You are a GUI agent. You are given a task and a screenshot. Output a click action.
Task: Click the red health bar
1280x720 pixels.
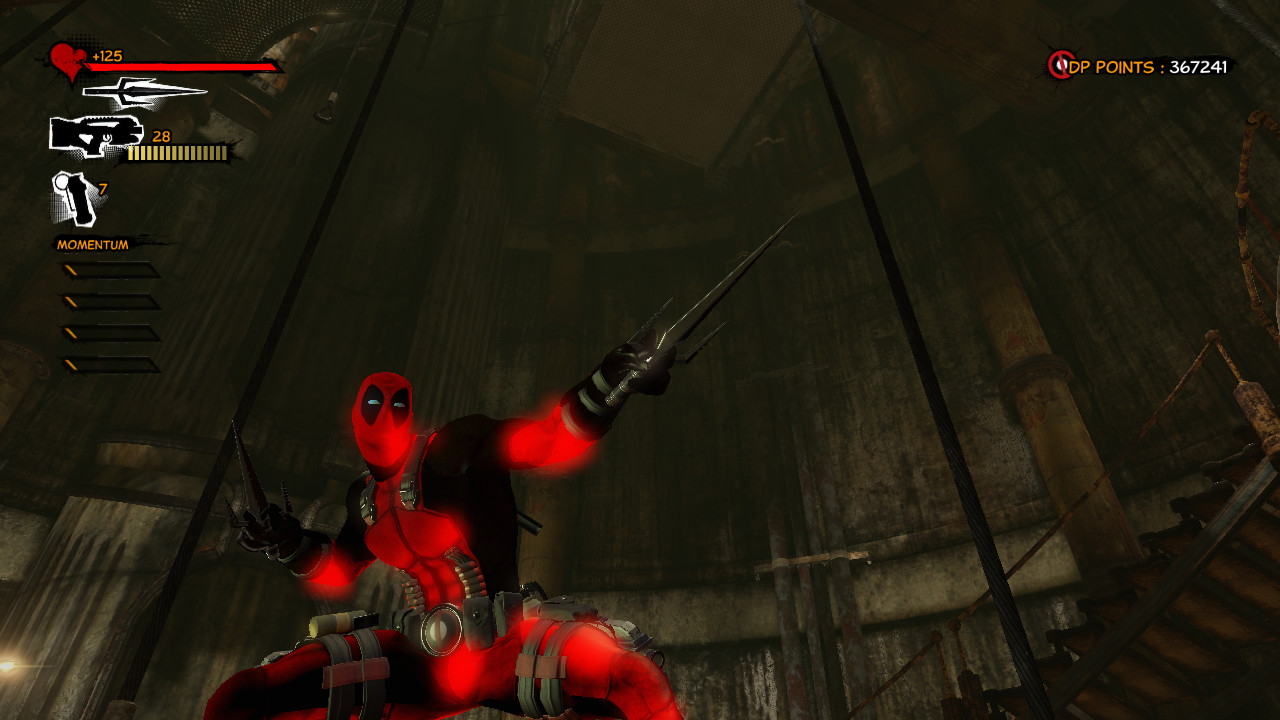point(180,68)
